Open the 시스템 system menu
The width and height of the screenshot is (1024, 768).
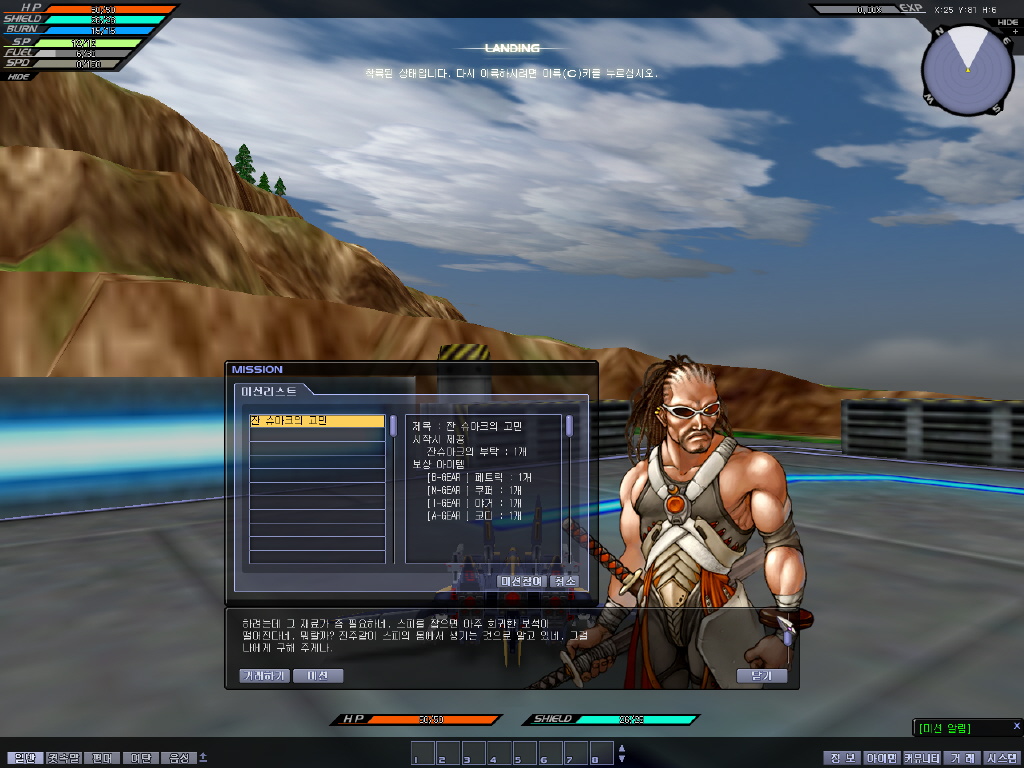pos(1002,758)
